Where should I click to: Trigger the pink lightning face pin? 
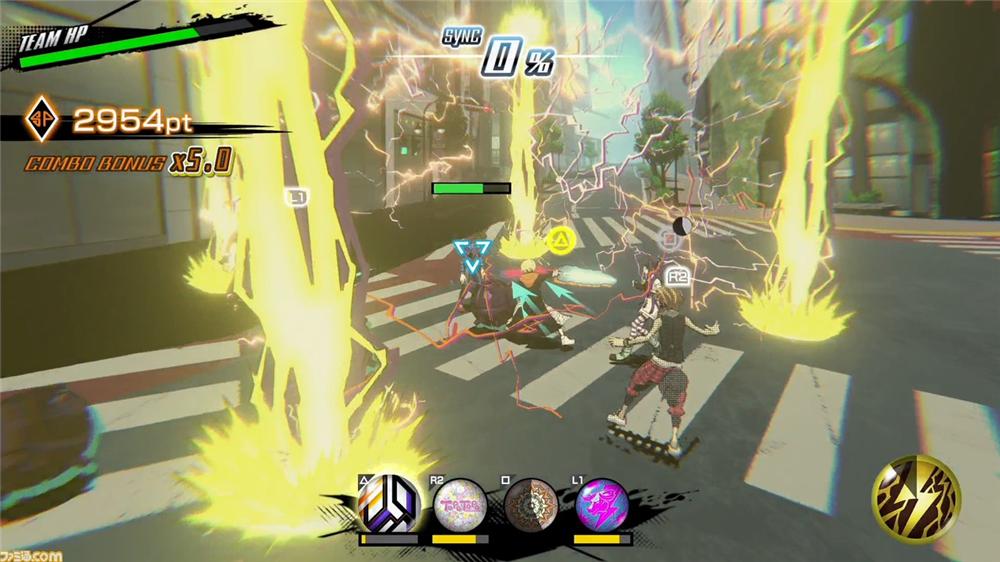[x=603, y=505]
